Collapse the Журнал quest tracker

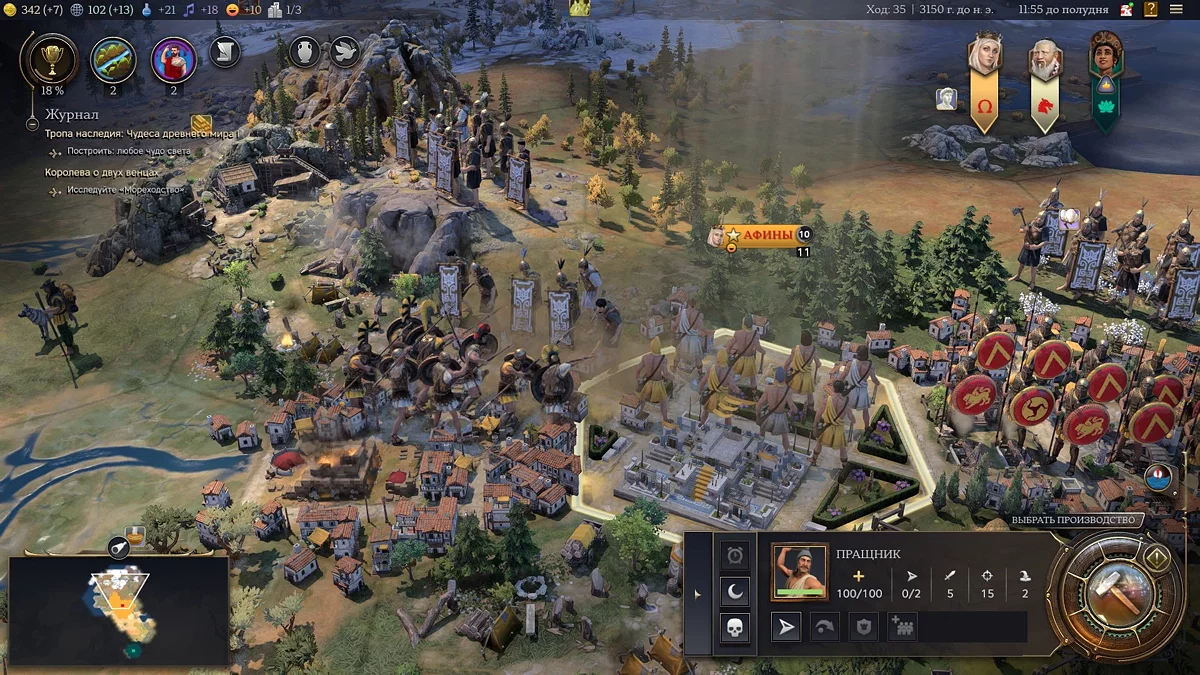[32, 125]
